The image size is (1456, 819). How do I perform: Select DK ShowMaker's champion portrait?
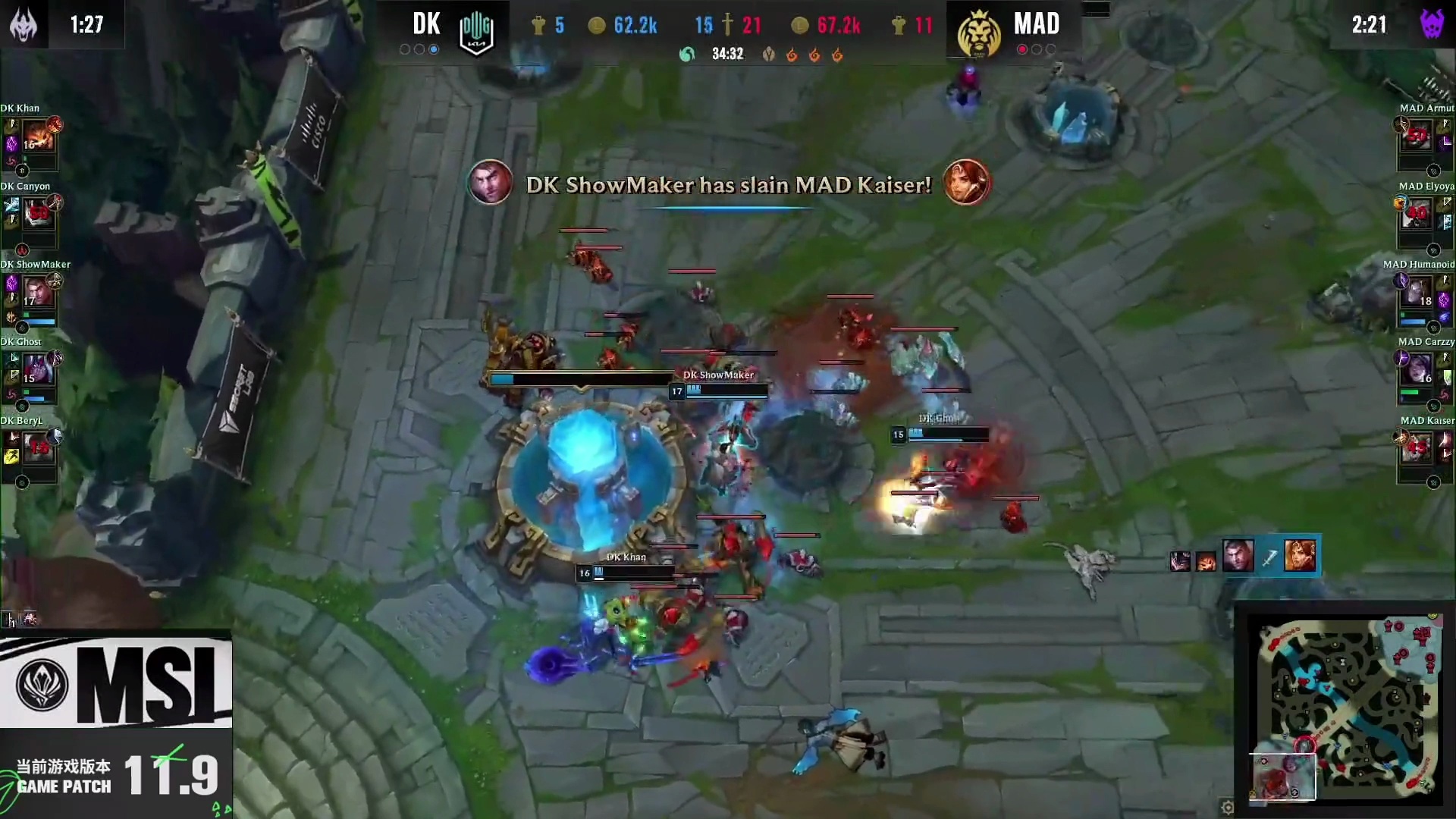click(38, 293)
